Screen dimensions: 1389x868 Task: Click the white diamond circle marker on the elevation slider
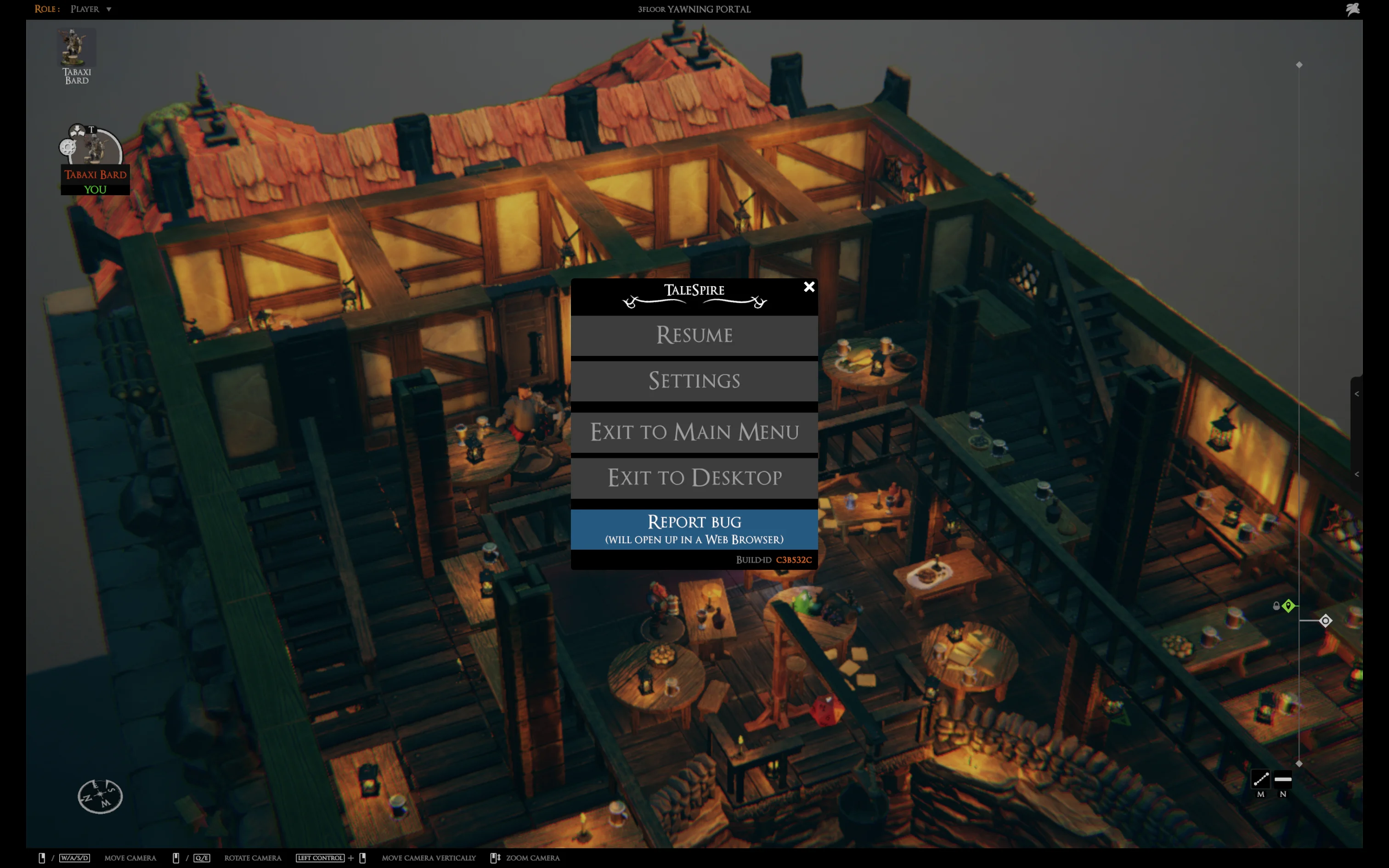1326,620
